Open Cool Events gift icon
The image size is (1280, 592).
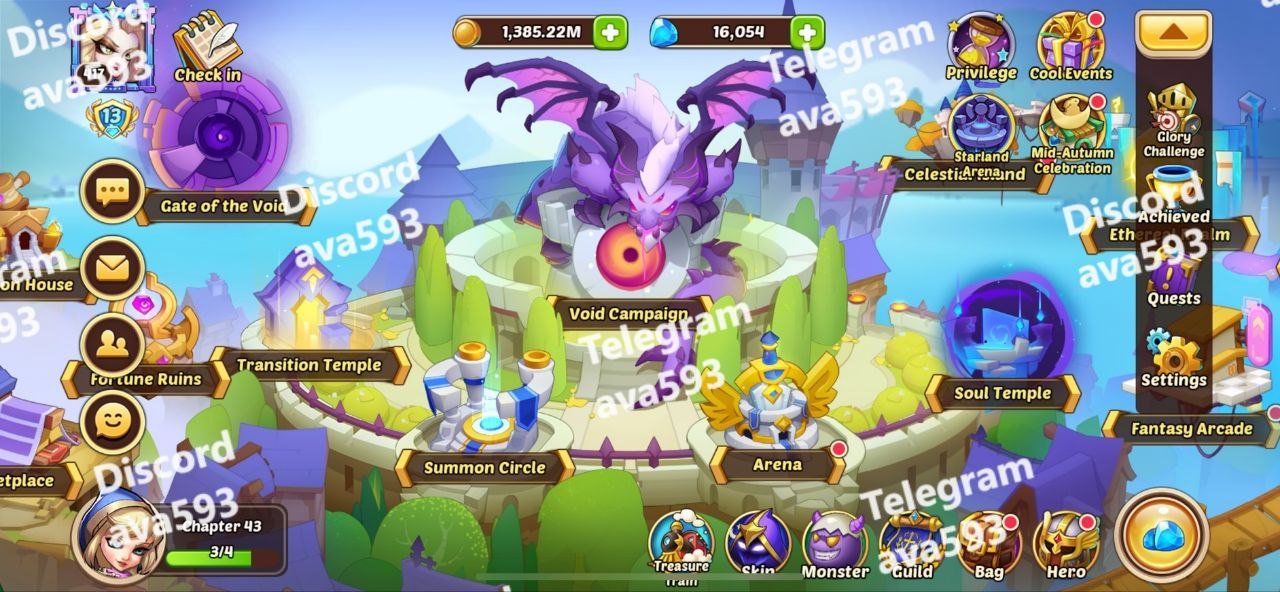[1070, 46]
